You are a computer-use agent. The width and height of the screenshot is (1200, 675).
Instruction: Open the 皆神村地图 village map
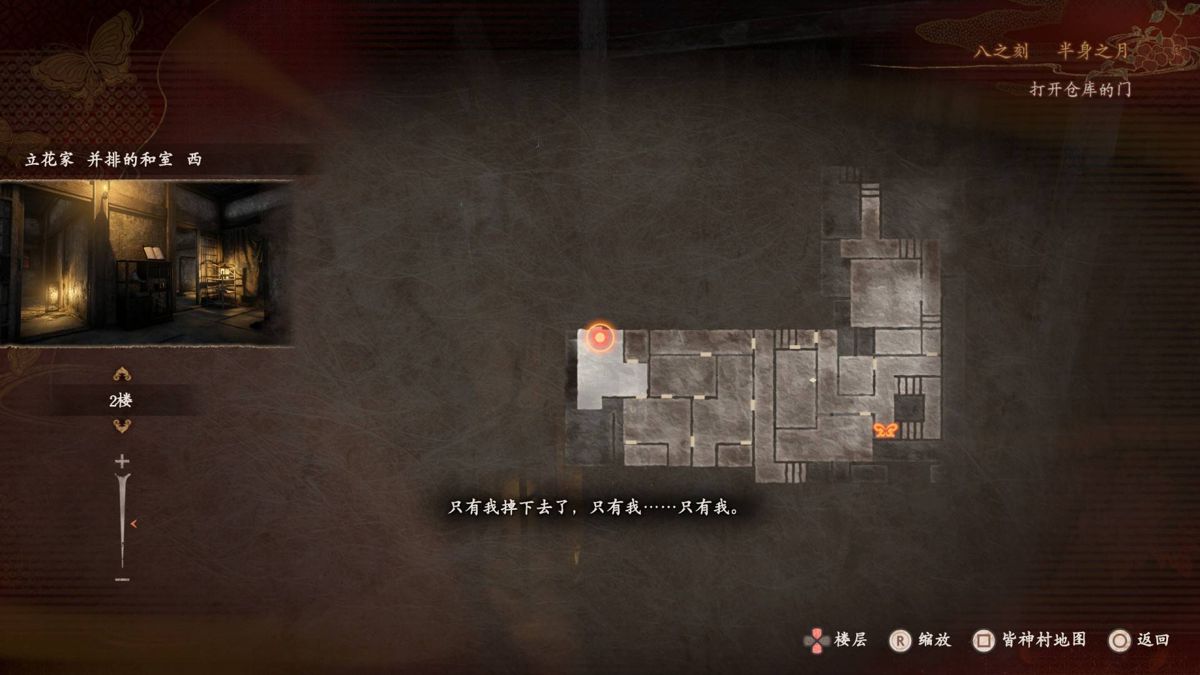[1030, 640]
